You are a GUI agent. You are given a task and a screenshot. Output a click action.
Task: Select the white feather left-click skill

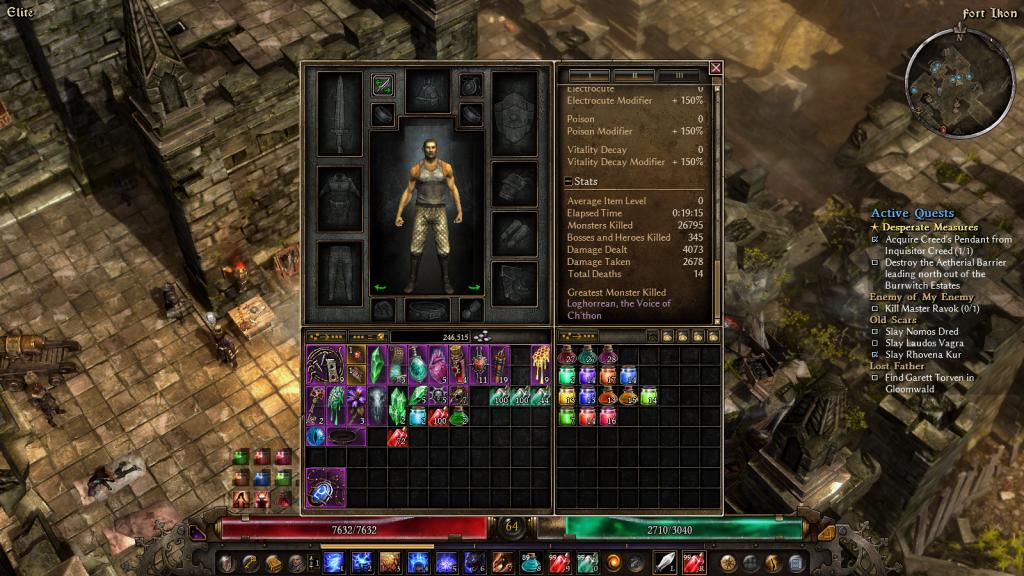click(x=664, y=562)
